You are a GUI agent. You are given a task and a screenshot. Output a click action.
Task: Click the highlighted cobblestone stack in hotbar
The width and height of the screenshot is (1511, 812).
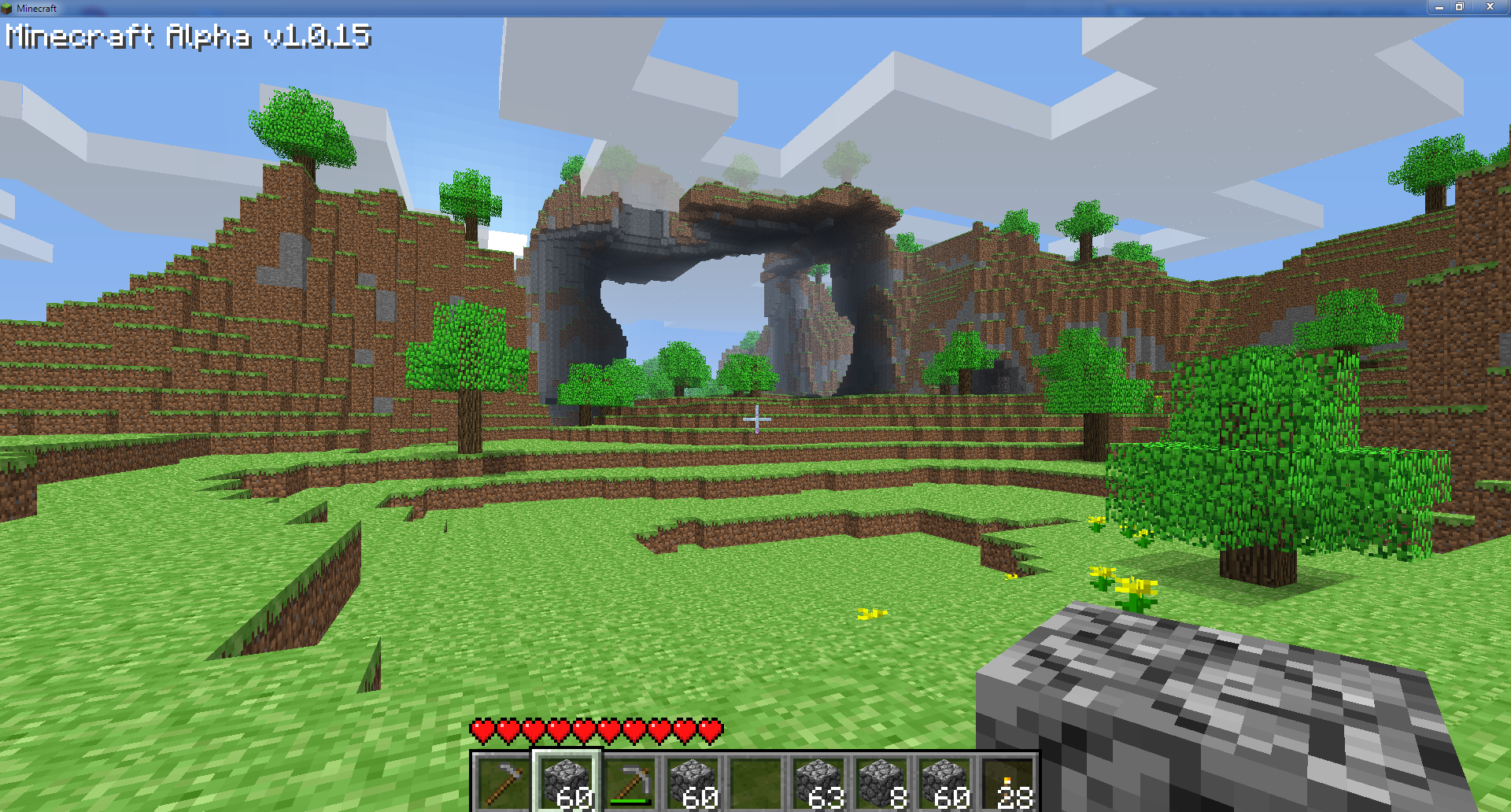pyautogui.click(x=567, y=782)
